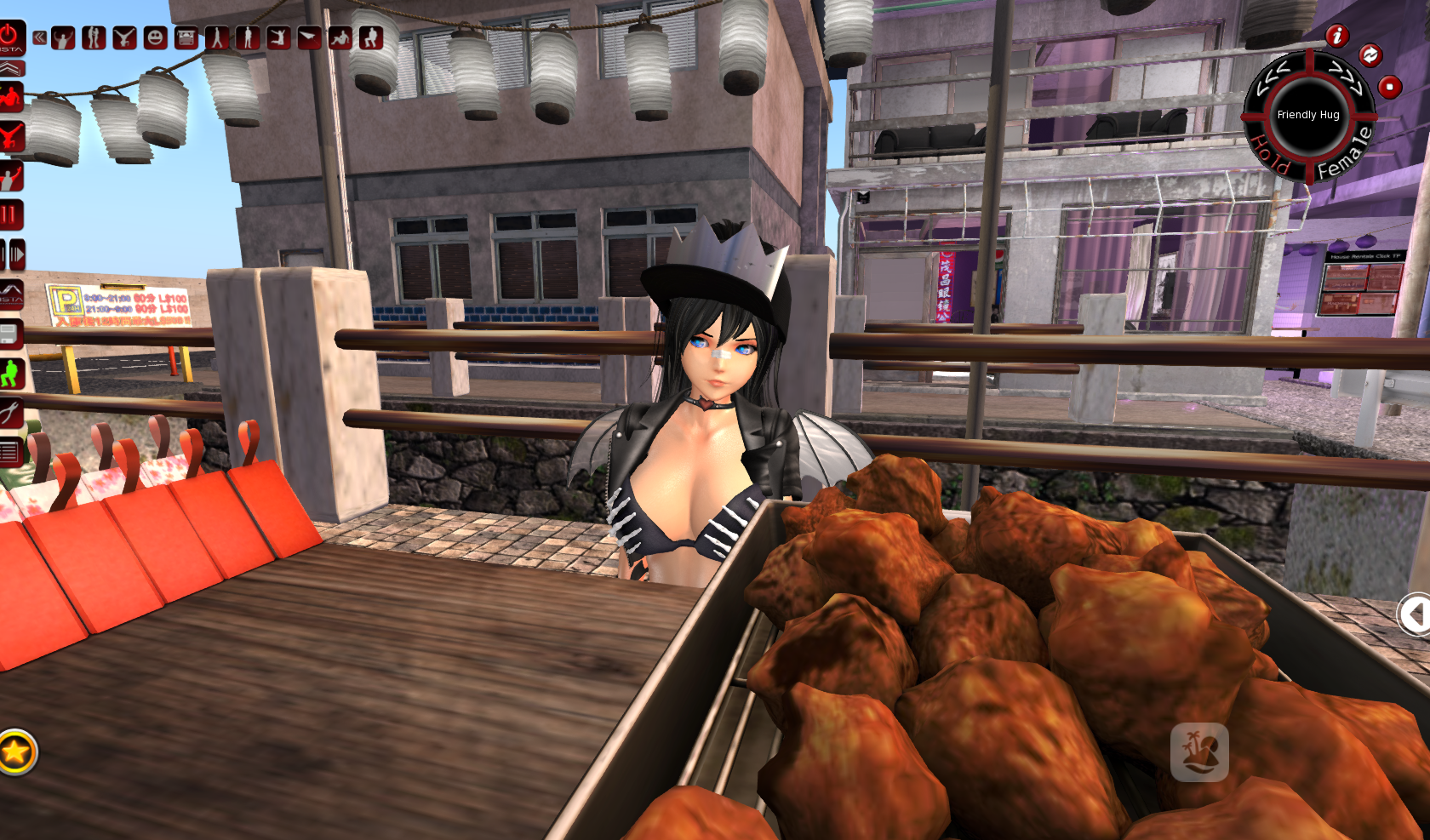Go to previous hug animation on dial
Image resolution: width=1430 pixels, height=840 pixels.
point(1273,76)
